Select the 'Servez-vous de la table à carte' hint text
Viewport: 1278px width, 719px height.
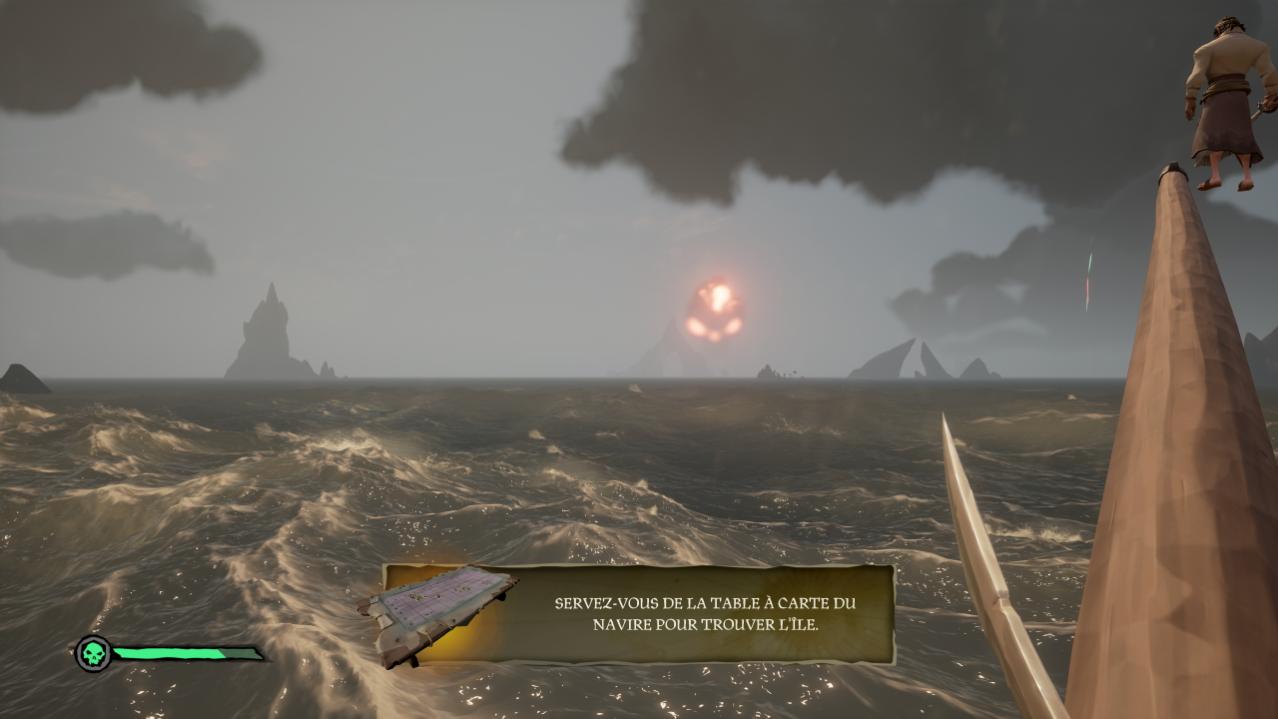[x=706, y=614]
